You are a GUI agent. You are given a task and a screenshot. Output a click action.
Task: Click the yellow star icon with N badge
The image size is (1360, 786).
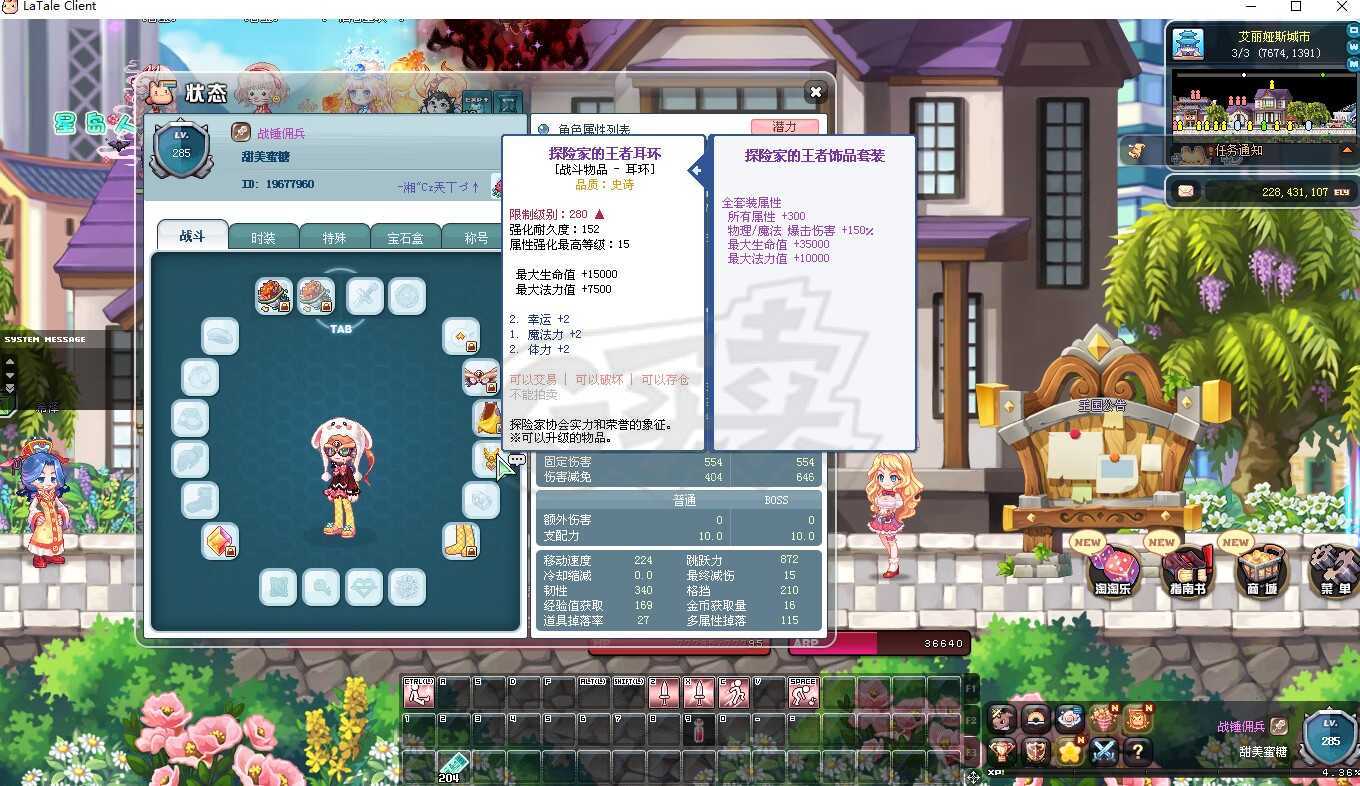click(1068, 750)
